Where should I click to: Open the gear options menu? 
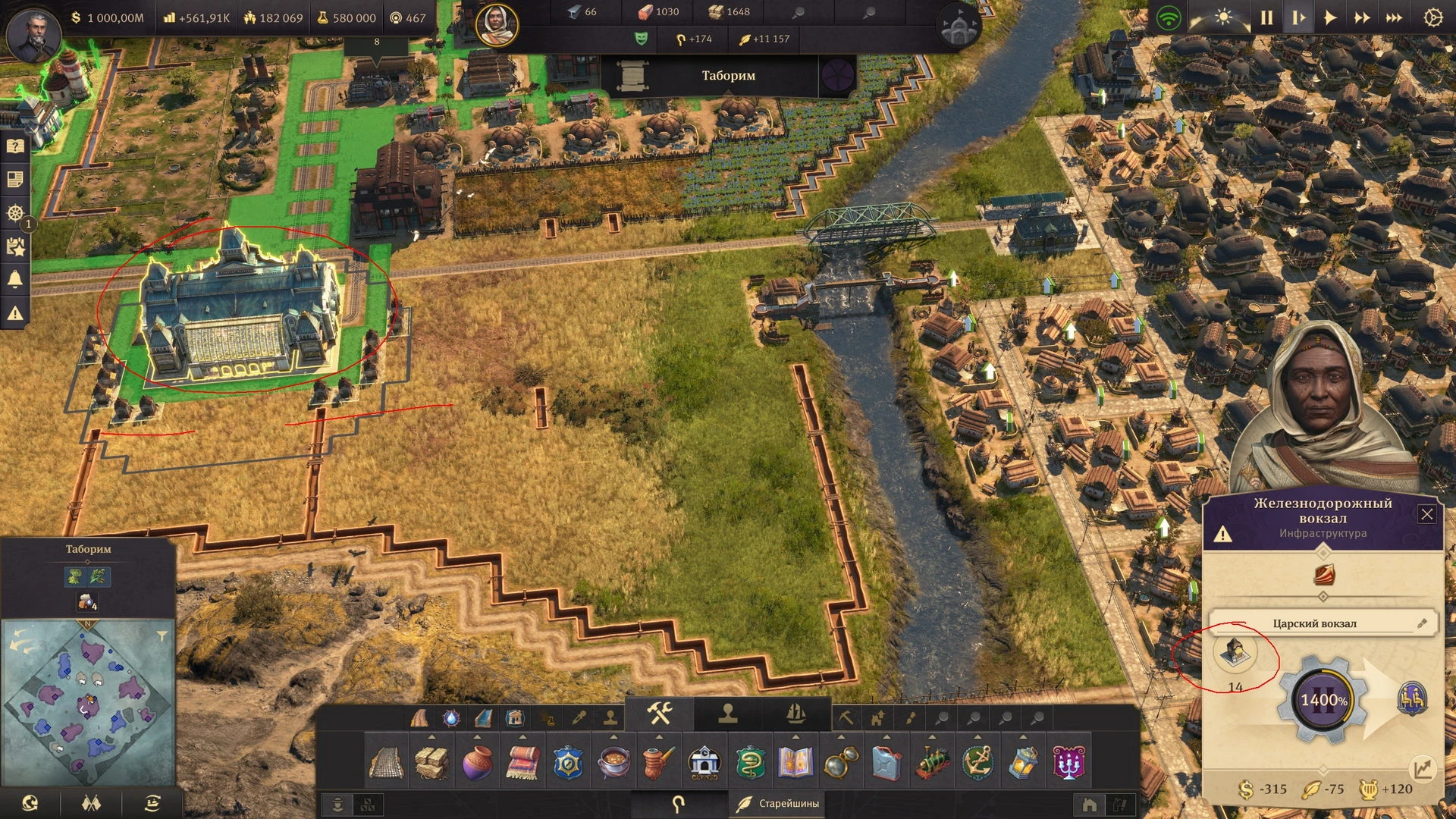1432,18
